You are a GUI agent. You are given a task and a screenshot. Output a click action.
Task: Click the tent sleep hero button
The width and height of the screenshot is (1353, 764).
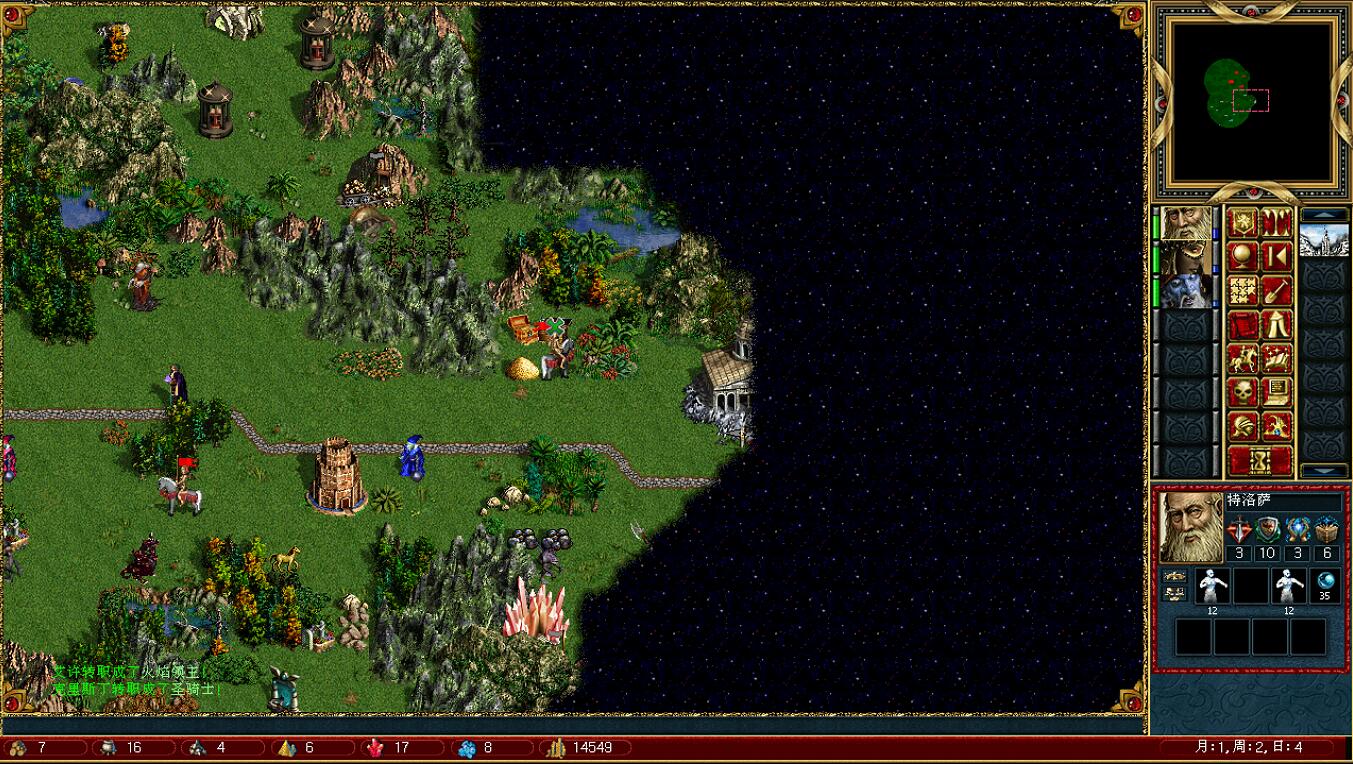tap(1276, 325)
